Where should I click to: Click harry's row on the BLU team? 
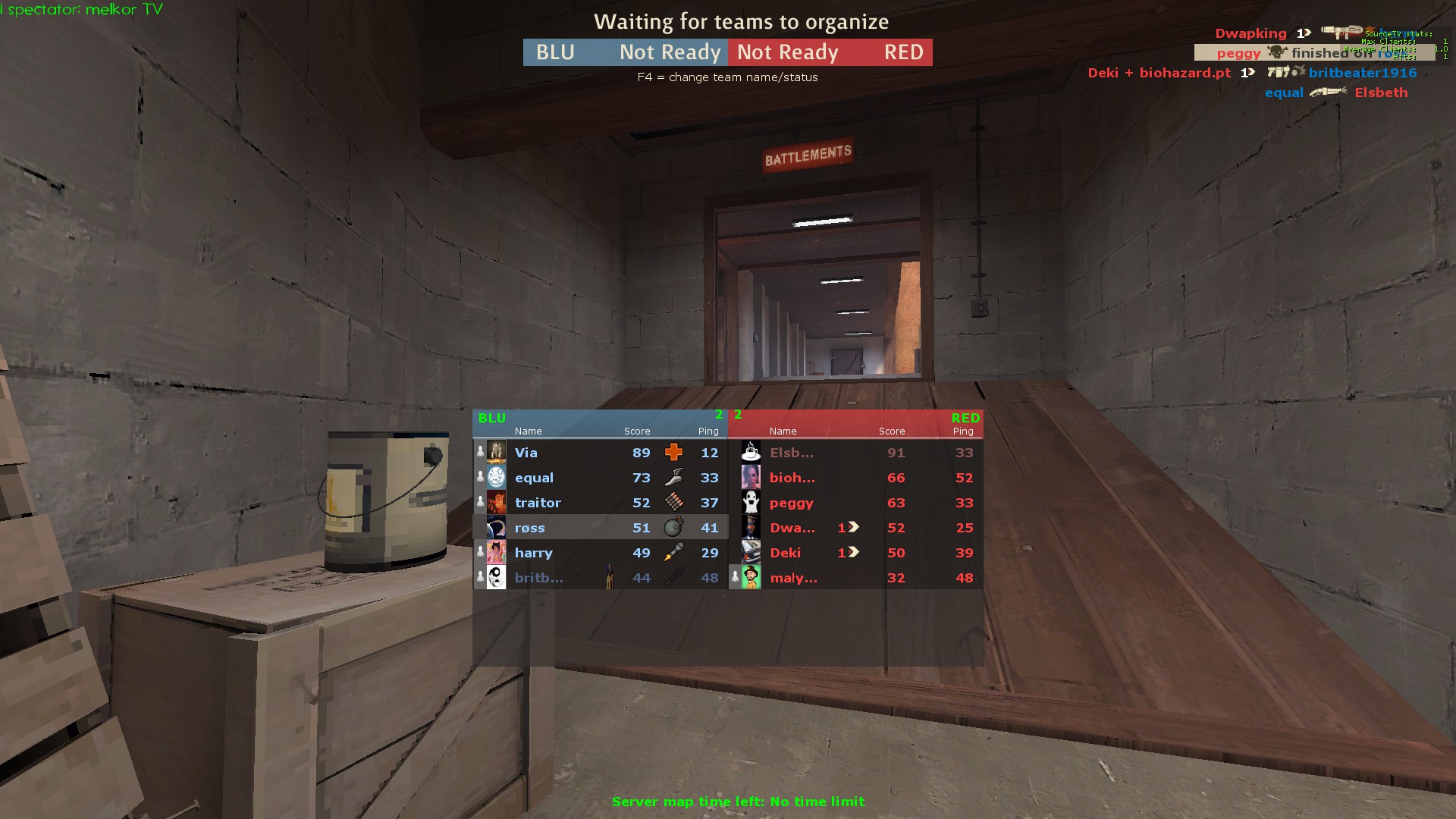(x=601, y=553)
